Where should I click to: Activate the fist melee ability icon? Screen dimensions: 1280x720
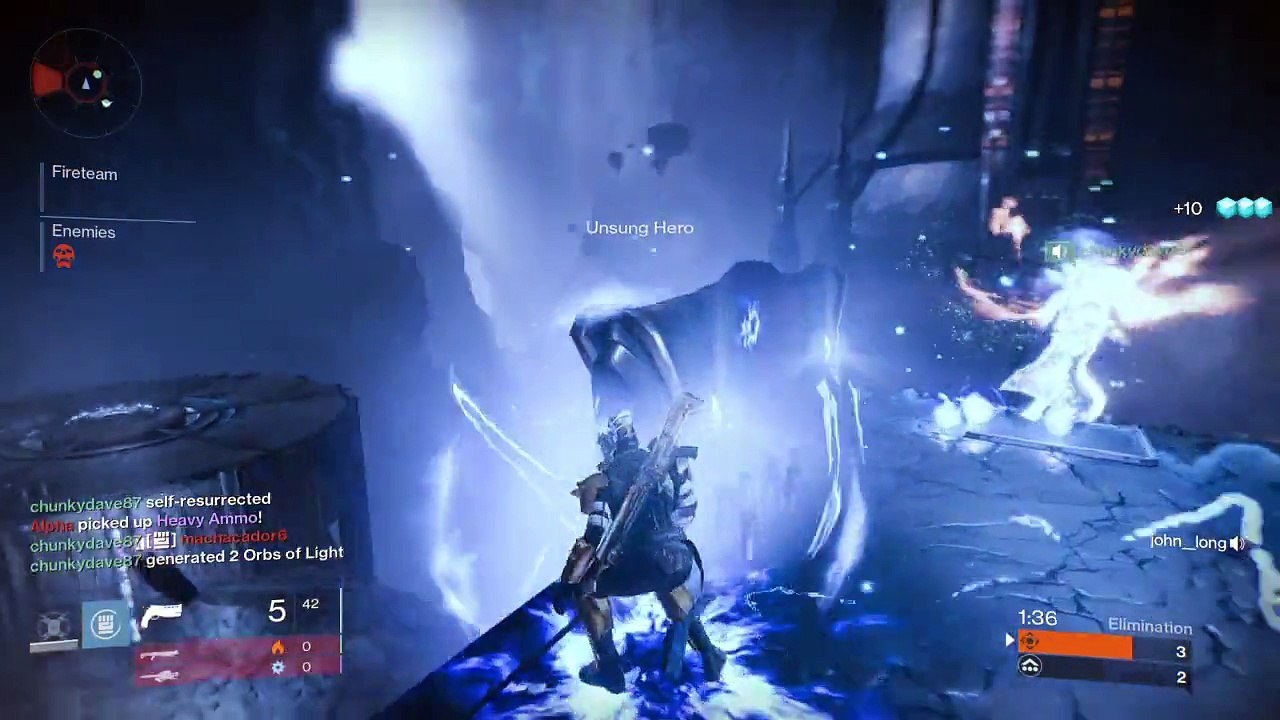point(106,625)
